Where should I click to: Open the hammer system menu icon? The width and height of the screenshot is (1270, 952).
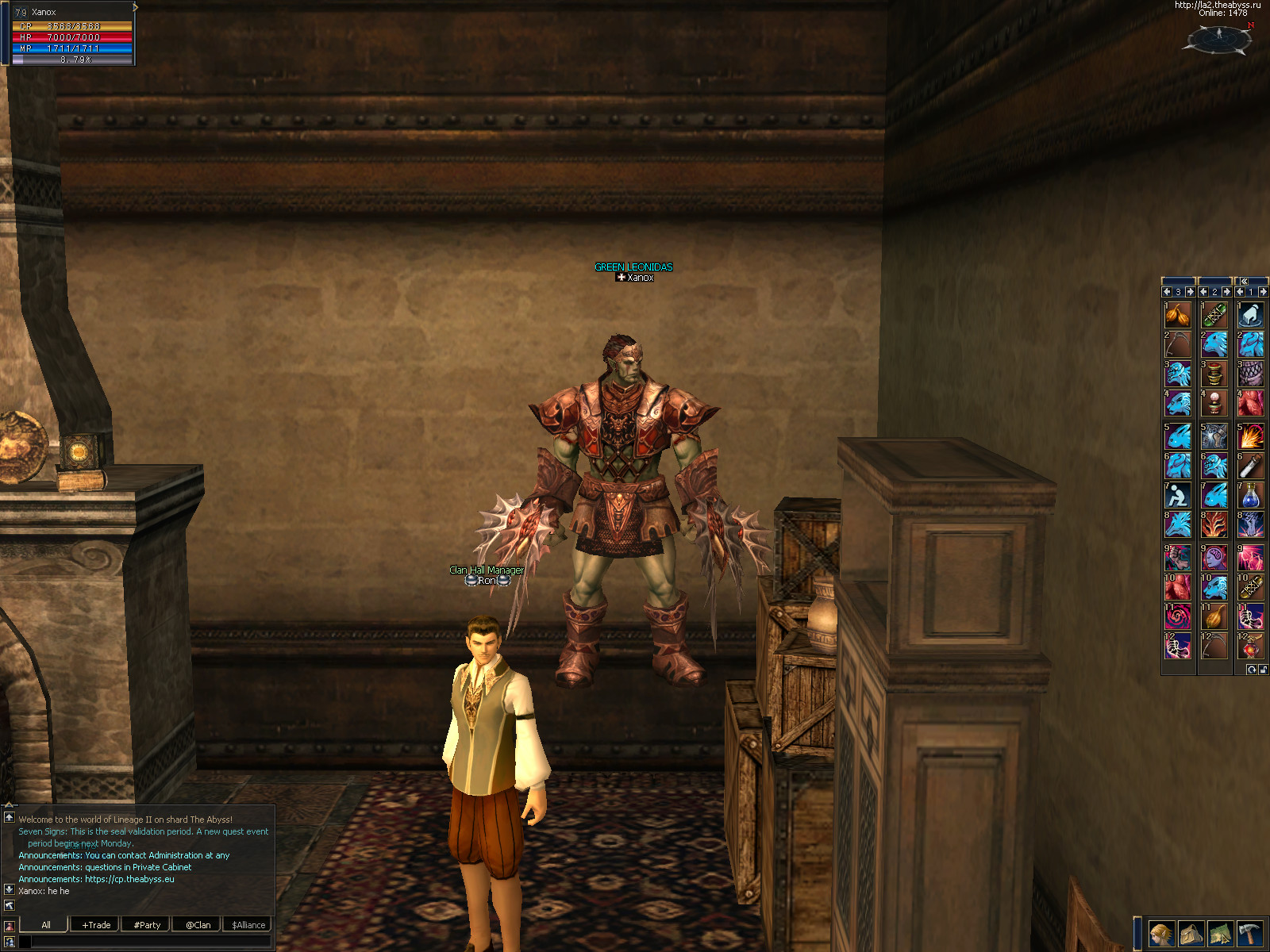click(x=1249, y=934)
